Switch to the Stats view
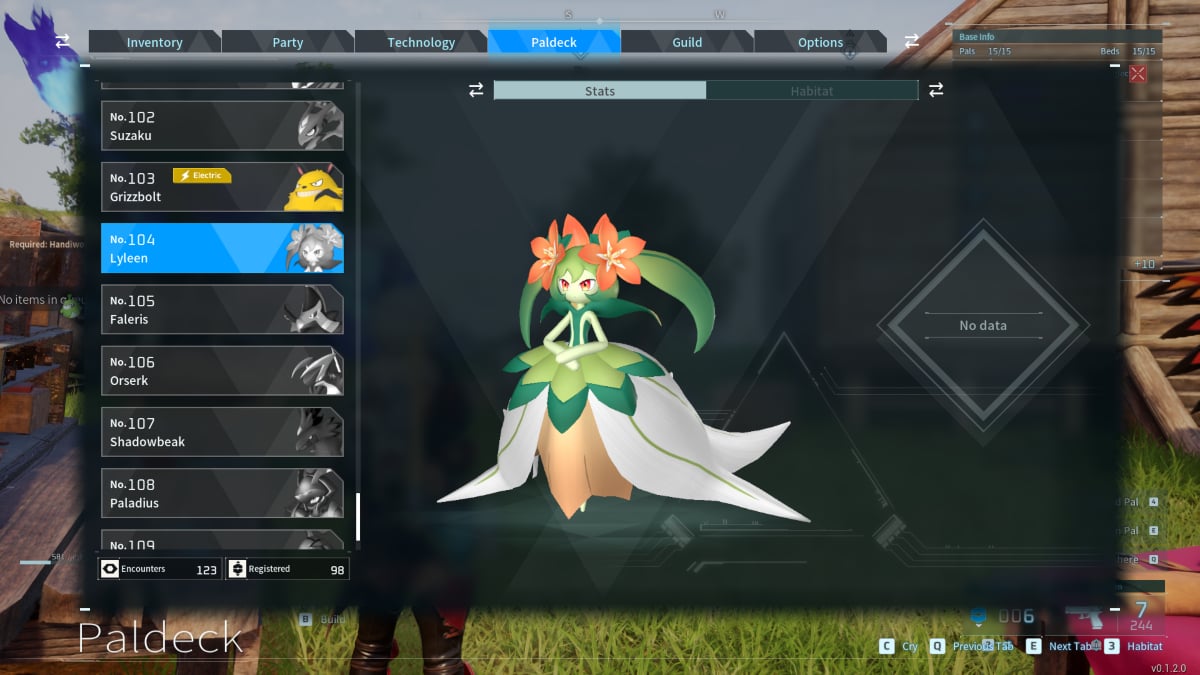 click(x=600, y=91)
